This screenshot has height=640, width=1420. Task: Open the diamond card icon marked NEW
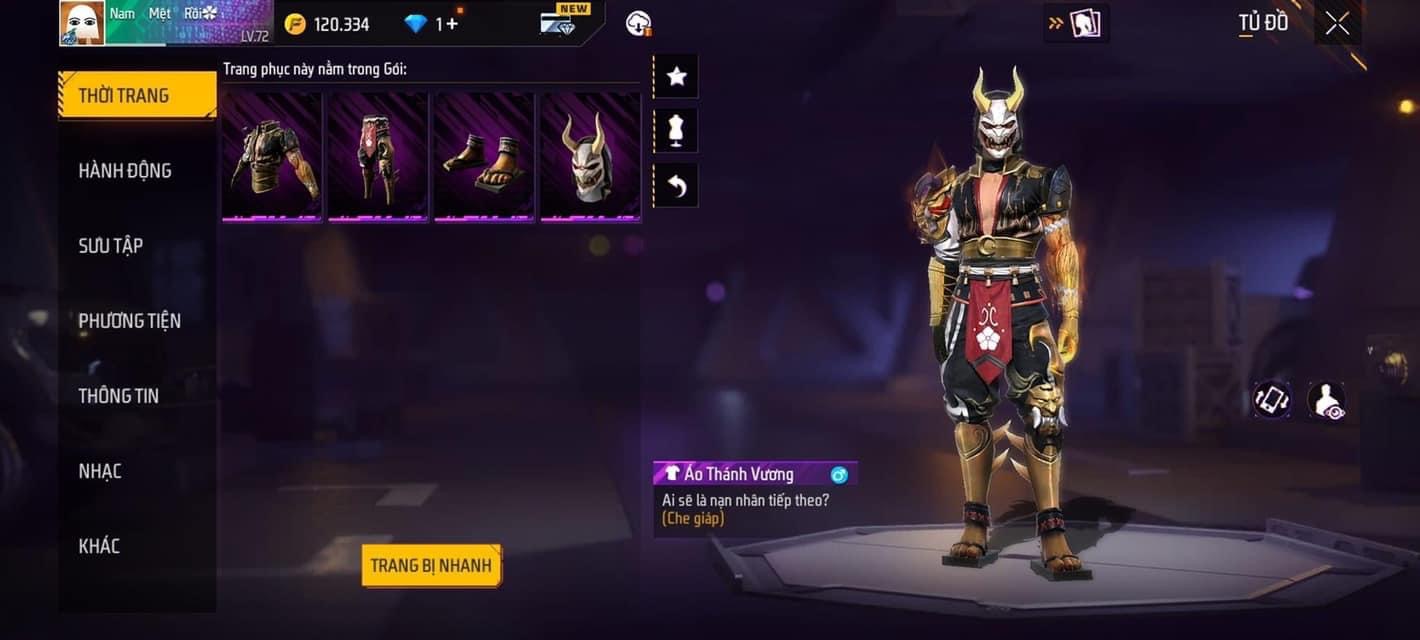pyautogui.click(x=560, y=22)
